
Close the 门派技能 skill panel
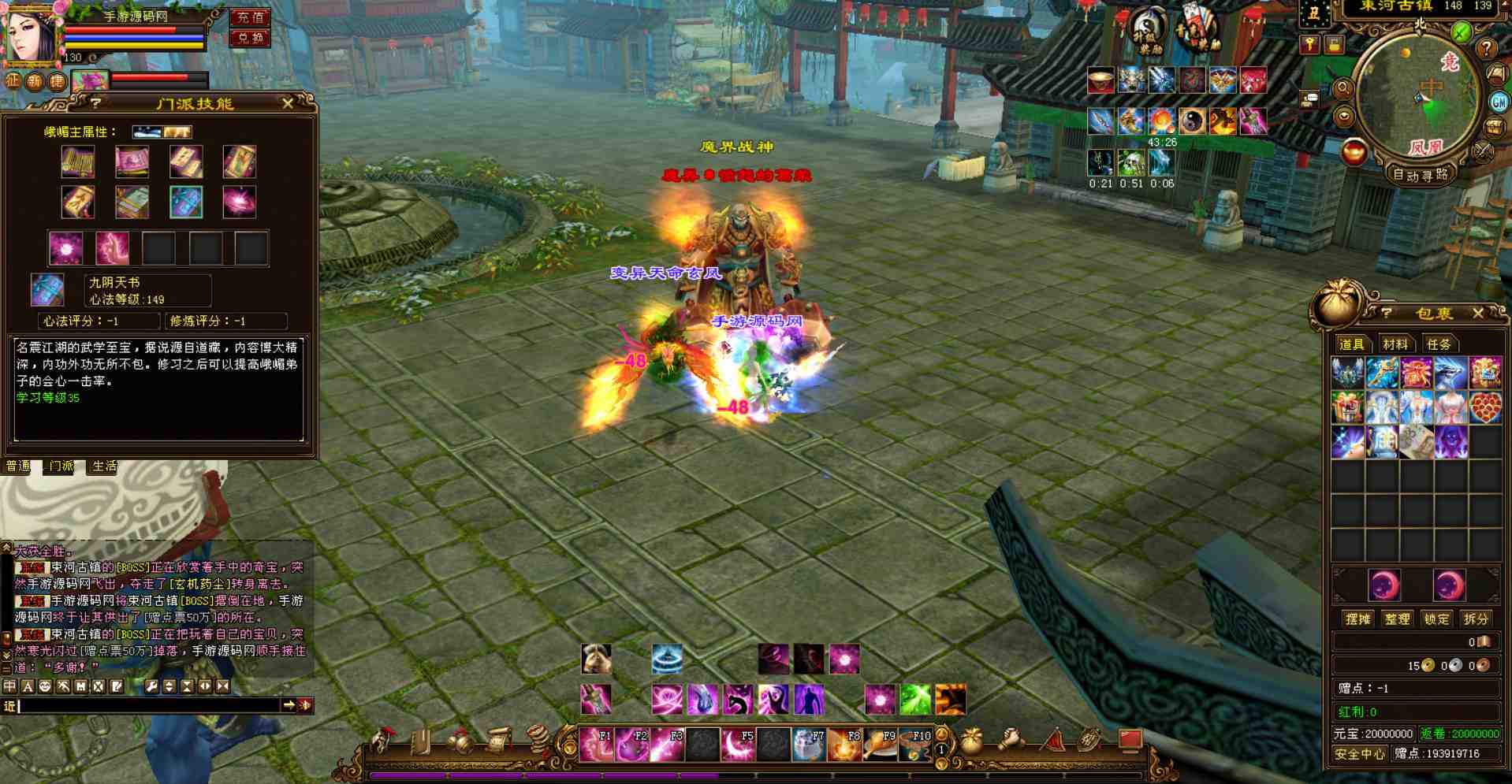[x=288, y=103]
